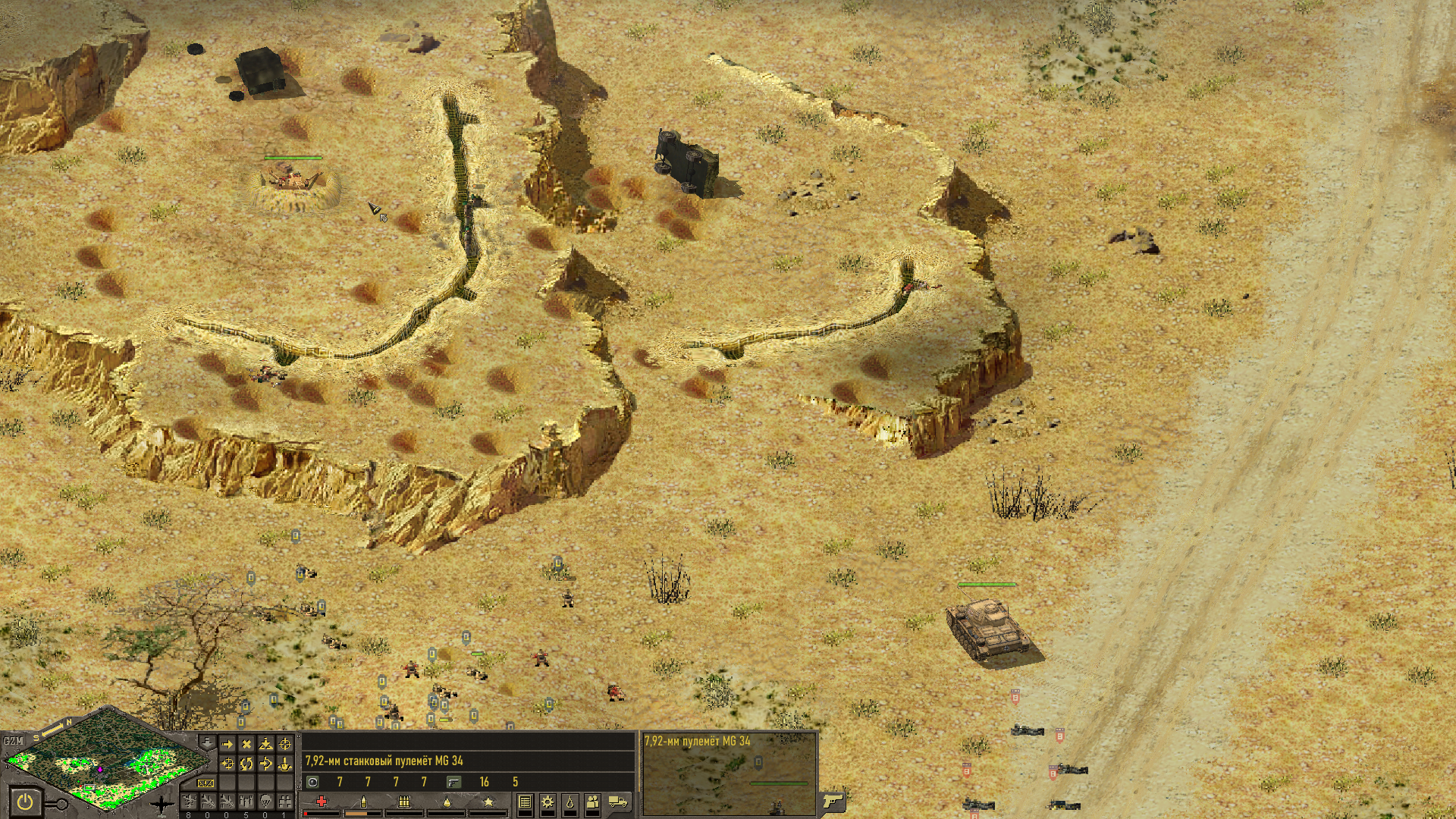The image size is (1456, 819).
Task: Activate the move command arrow
Action: (227, 744)
